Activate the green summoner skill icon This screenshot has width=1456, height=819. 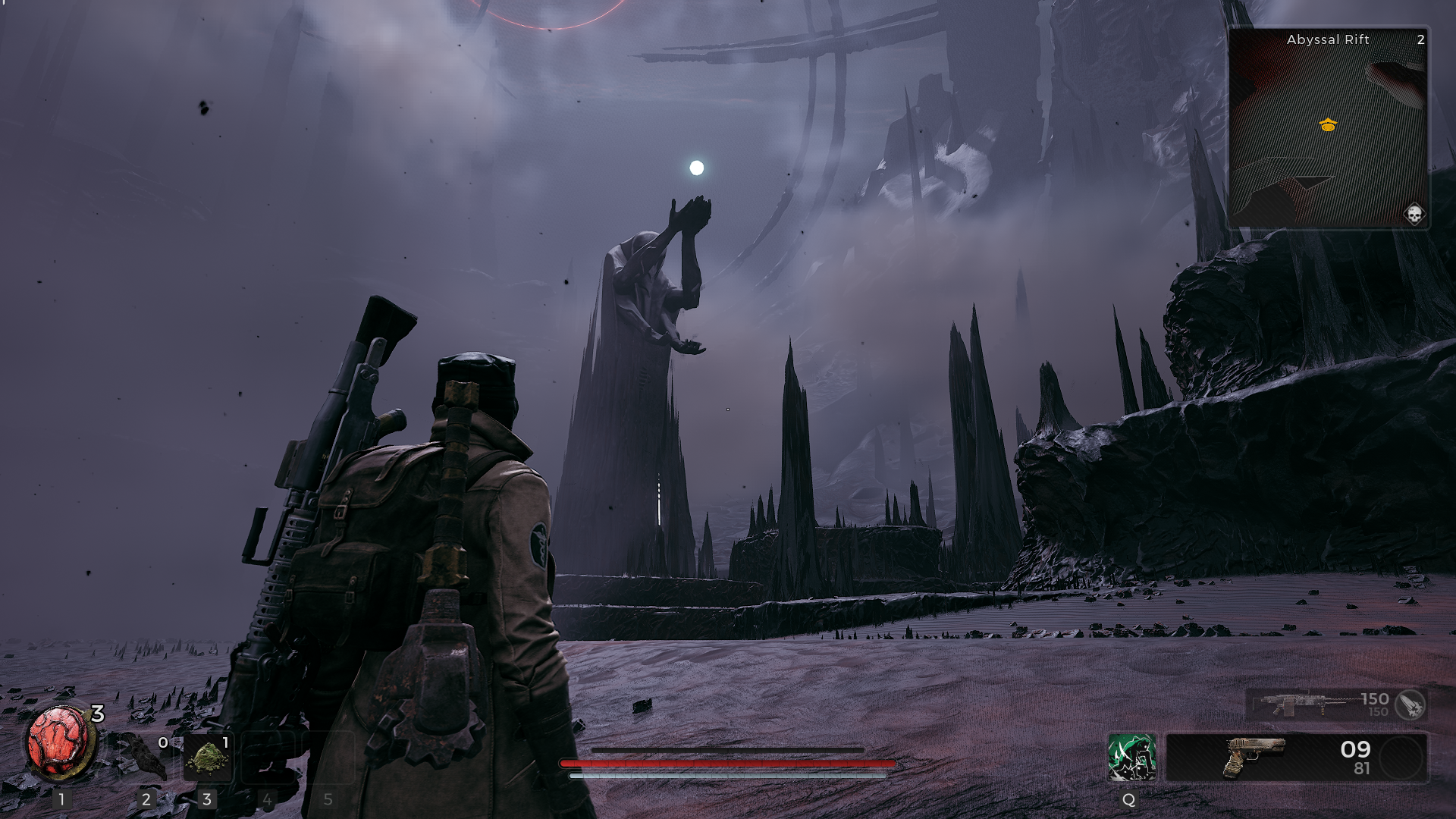[1131, 757]
